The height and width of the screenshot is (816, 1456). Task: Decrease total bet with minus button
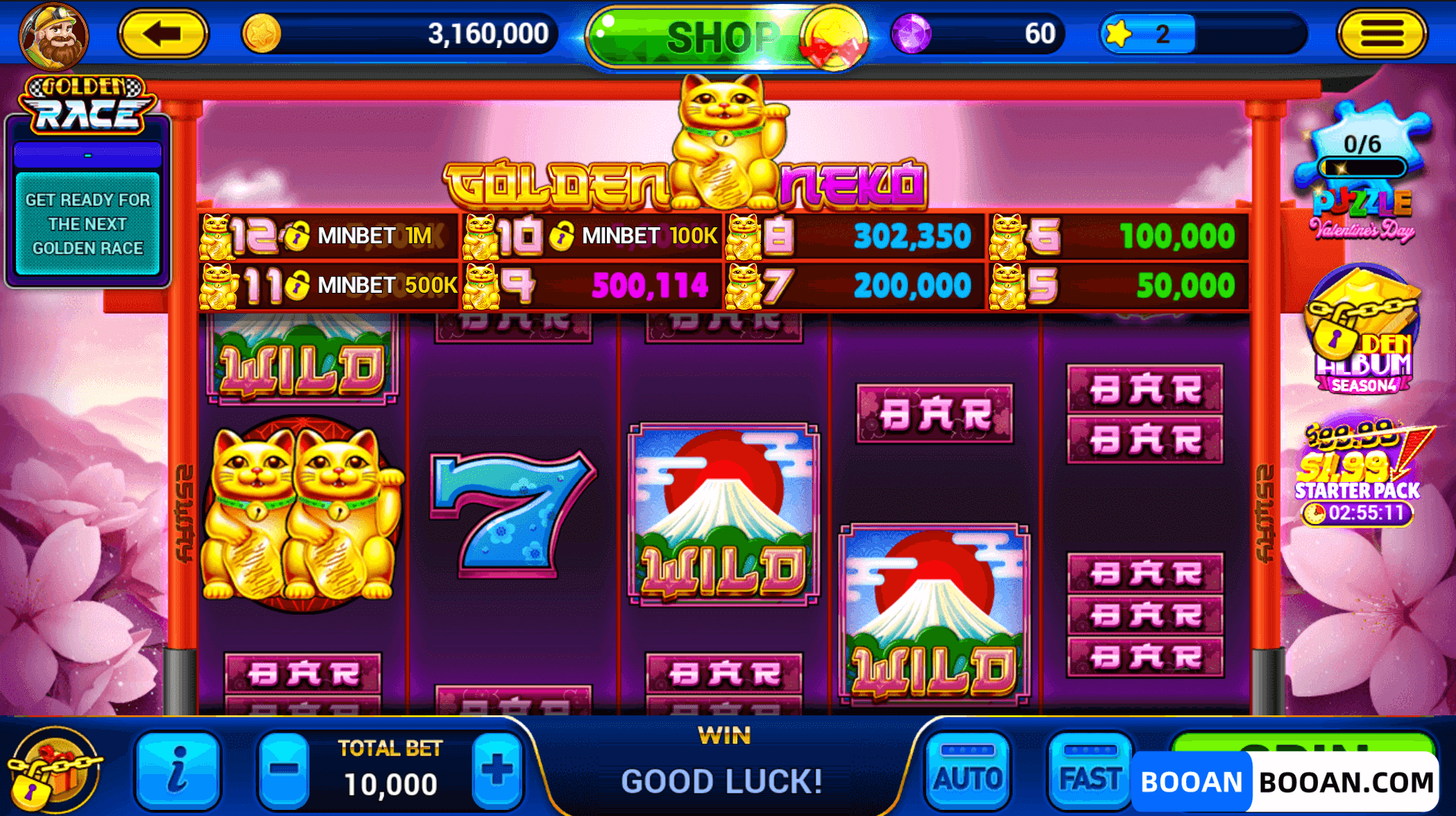283,772
